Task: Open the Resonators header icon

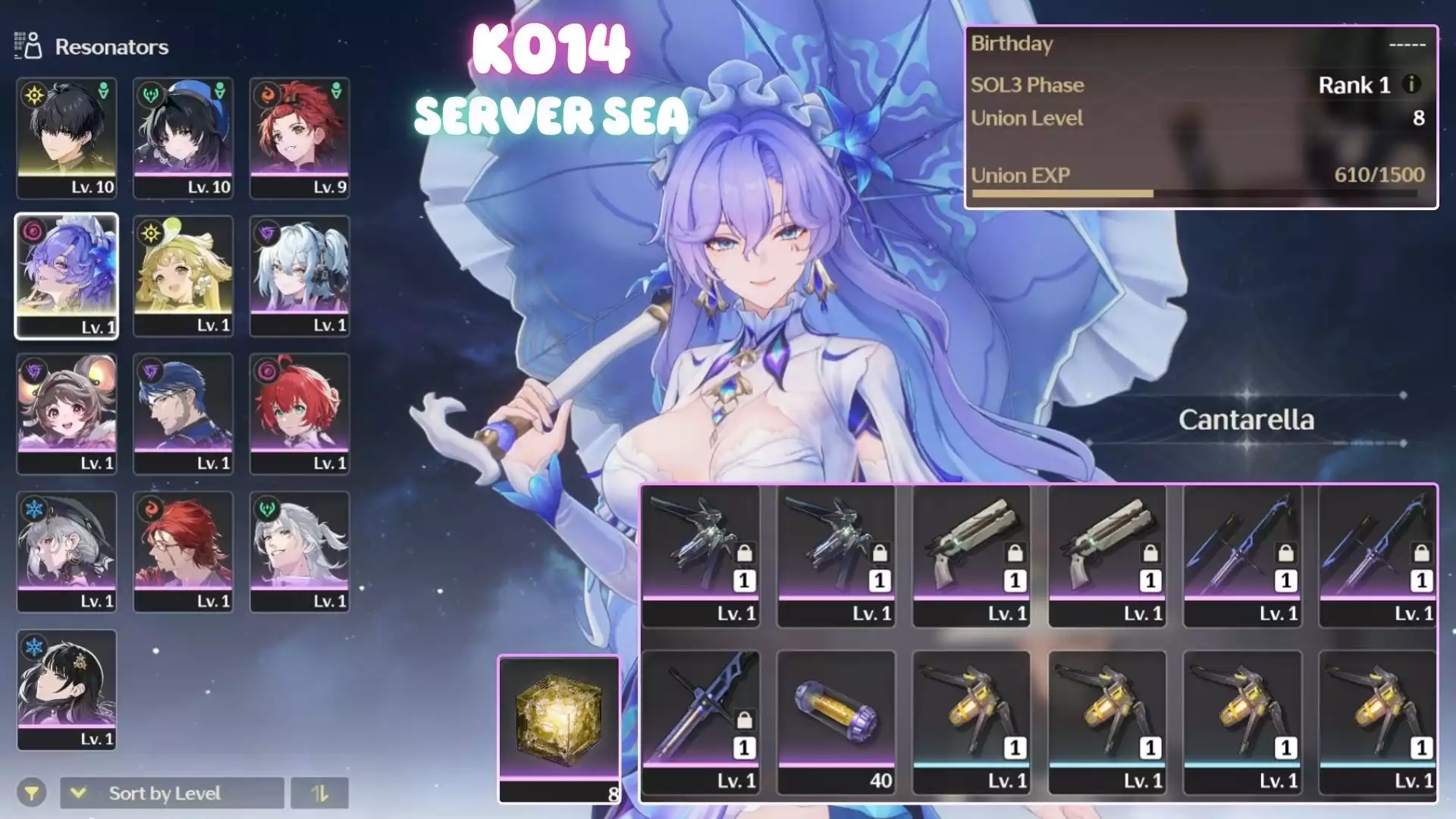Action: [28, 46]
